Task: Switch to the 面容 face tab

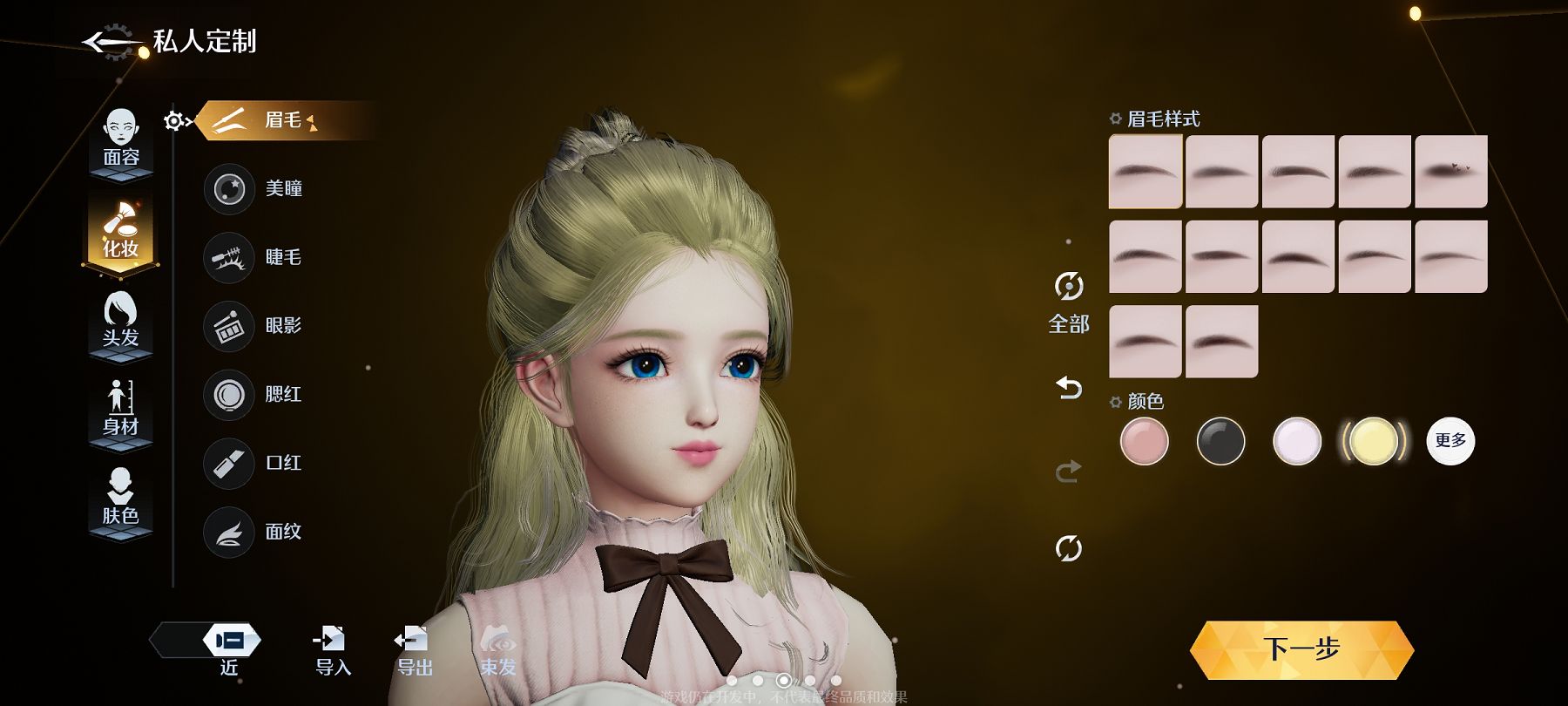Action: click(x=121, y=139)
